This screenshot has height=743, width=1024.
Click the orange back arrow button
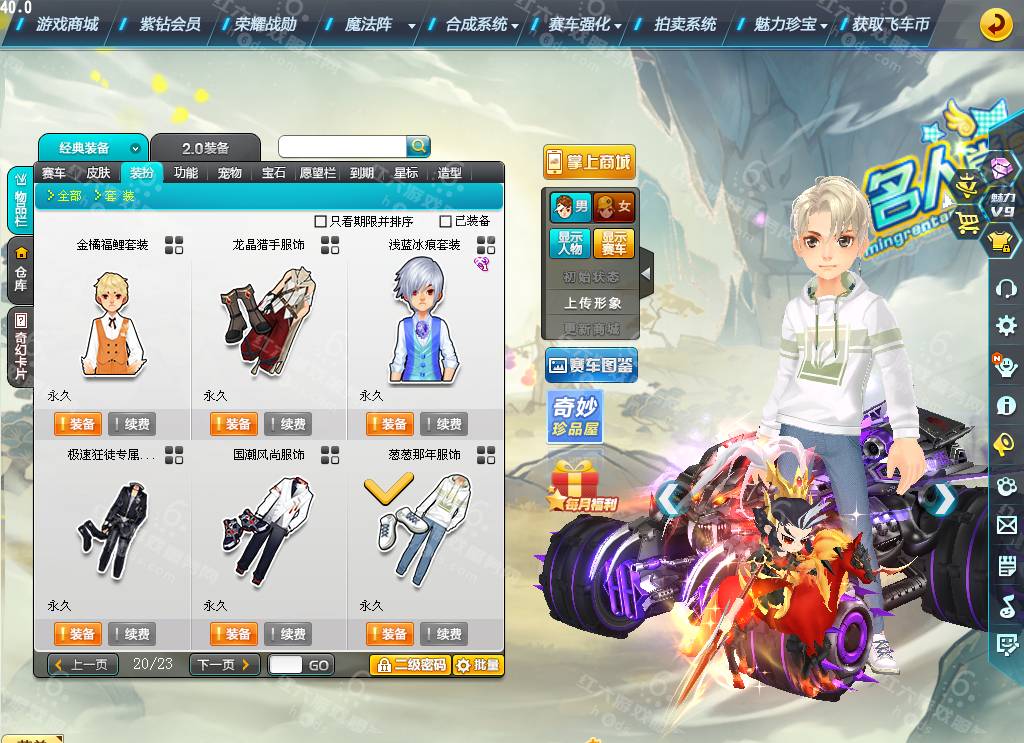[x=995, y=24]
